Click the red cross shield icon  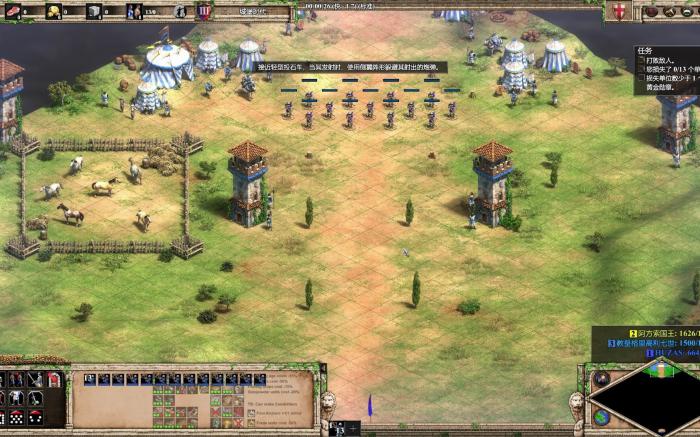click(618, 10)
